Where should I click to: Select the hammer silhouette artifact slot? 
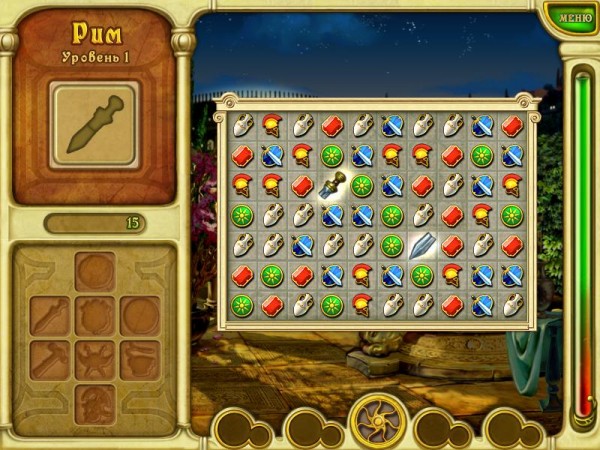click(50, 360)
